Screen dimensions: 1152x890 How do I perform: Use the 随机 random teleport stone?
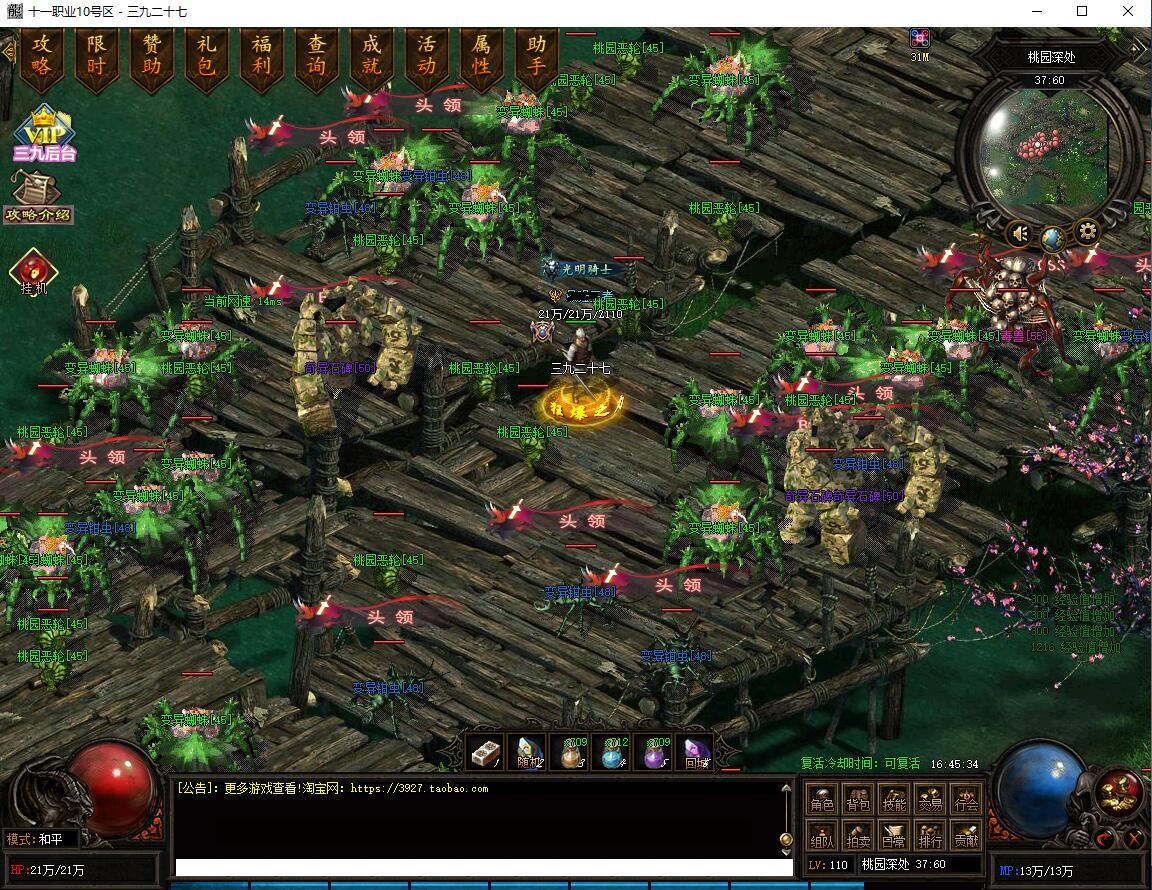pyautogui.click(x=527, y=753)
